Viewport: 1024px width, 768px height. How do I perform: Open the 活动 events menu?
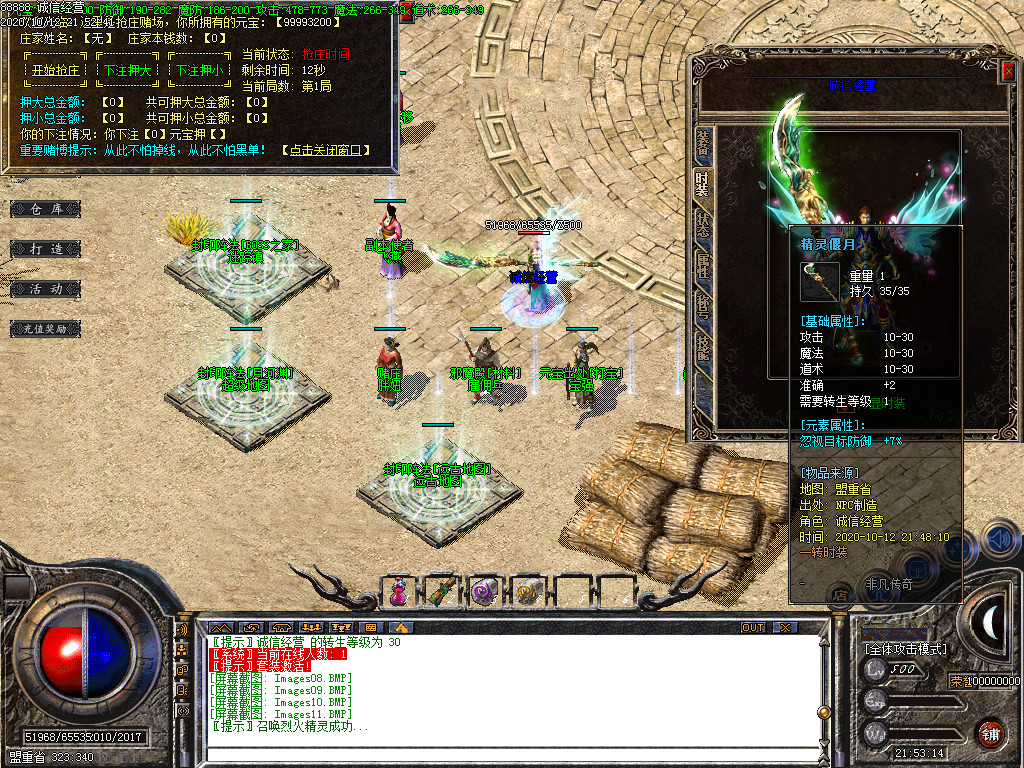click(x=46, y=288)
